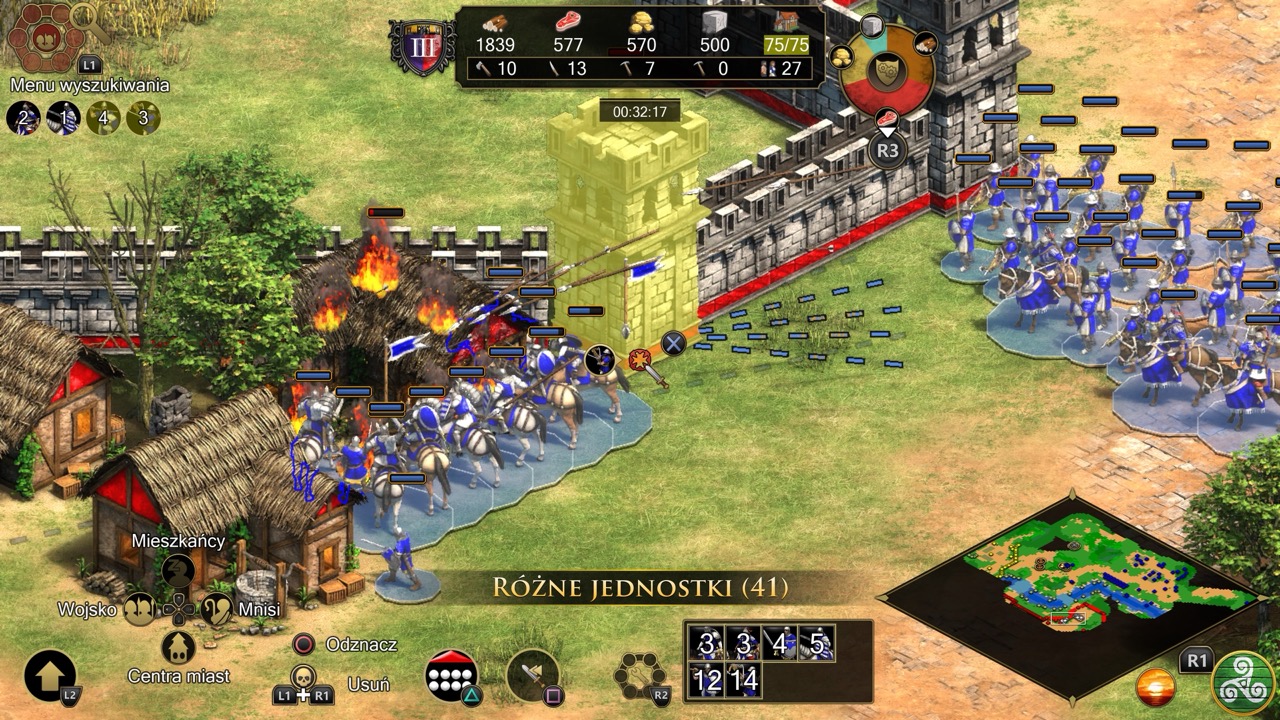Select unit type with 14 units
1280x720 pixels.
(744, 681)
